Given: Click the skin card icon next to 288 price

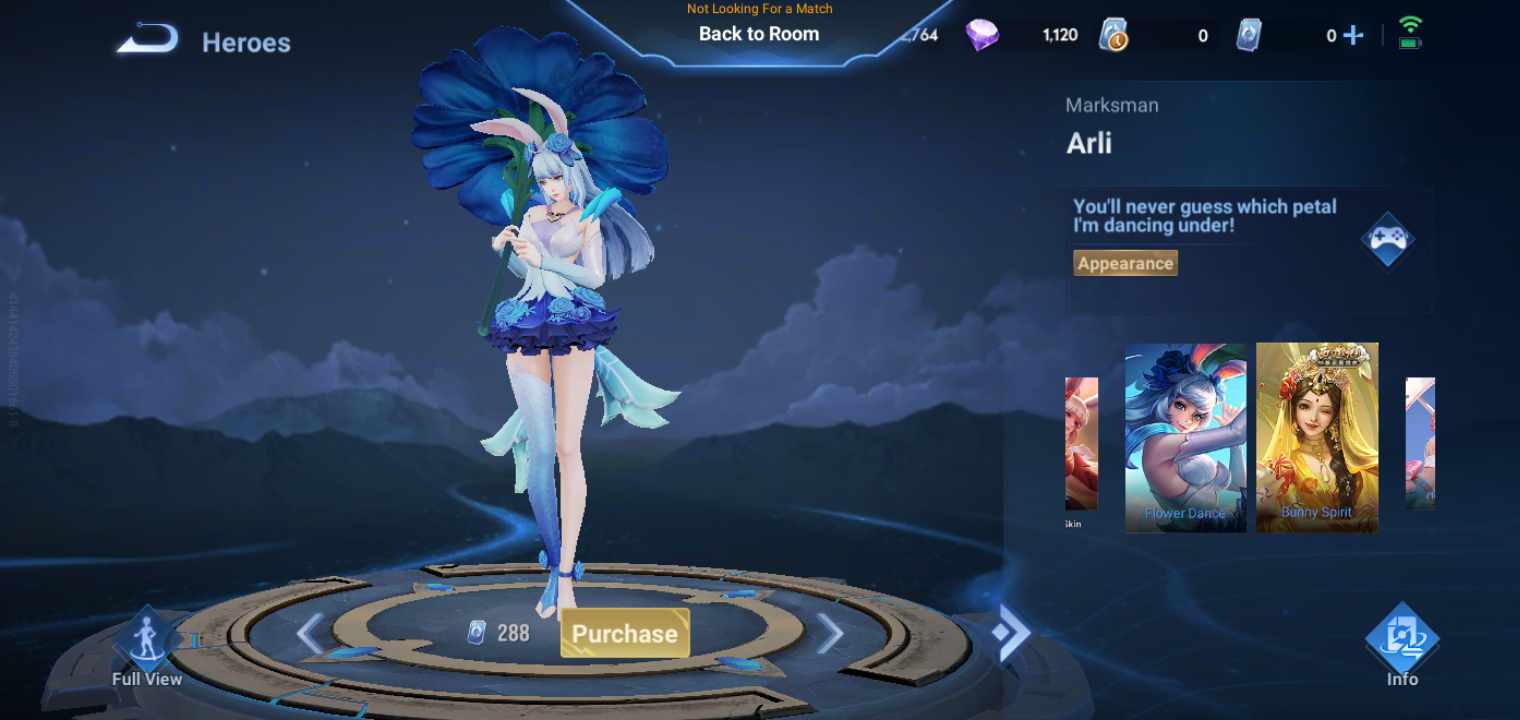Looking at the screenshot, I should pos(473,632).
